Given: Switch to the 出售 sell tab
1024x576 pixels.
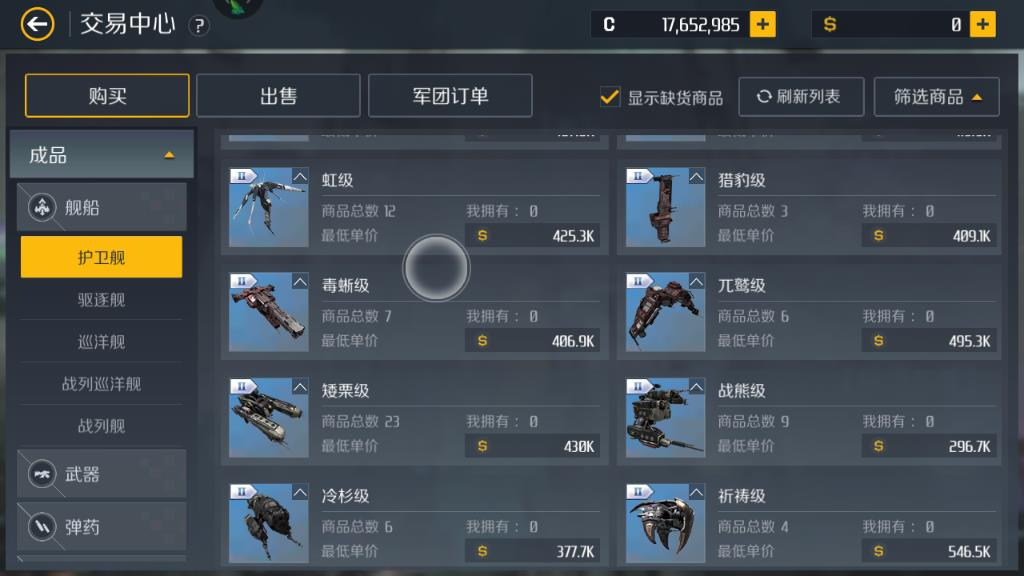Looking at the screenshot, I should click(278, 96).
